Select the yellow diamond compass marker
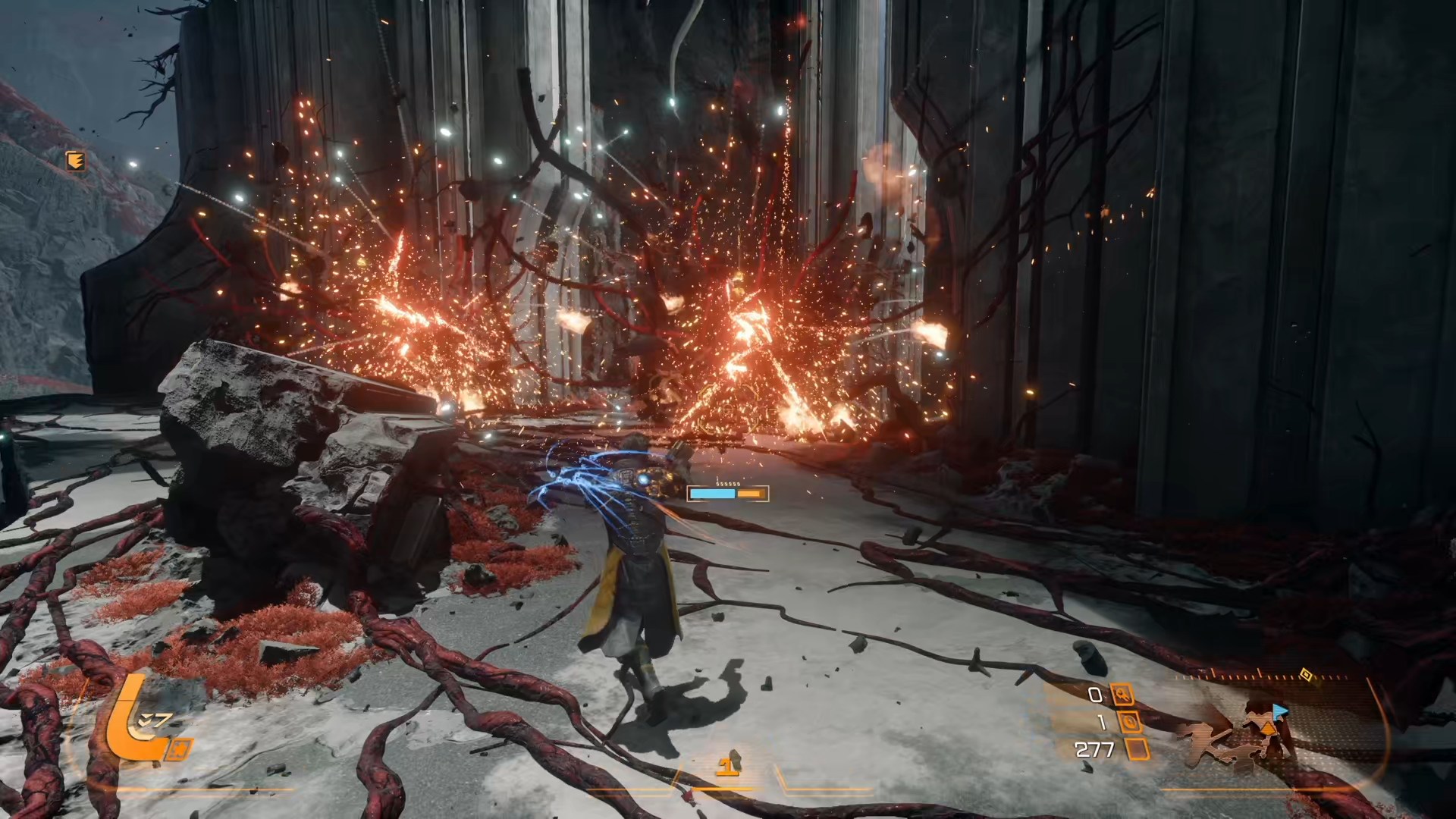The height and width of the screenshot is (819, 1456). coord(1305,673)
